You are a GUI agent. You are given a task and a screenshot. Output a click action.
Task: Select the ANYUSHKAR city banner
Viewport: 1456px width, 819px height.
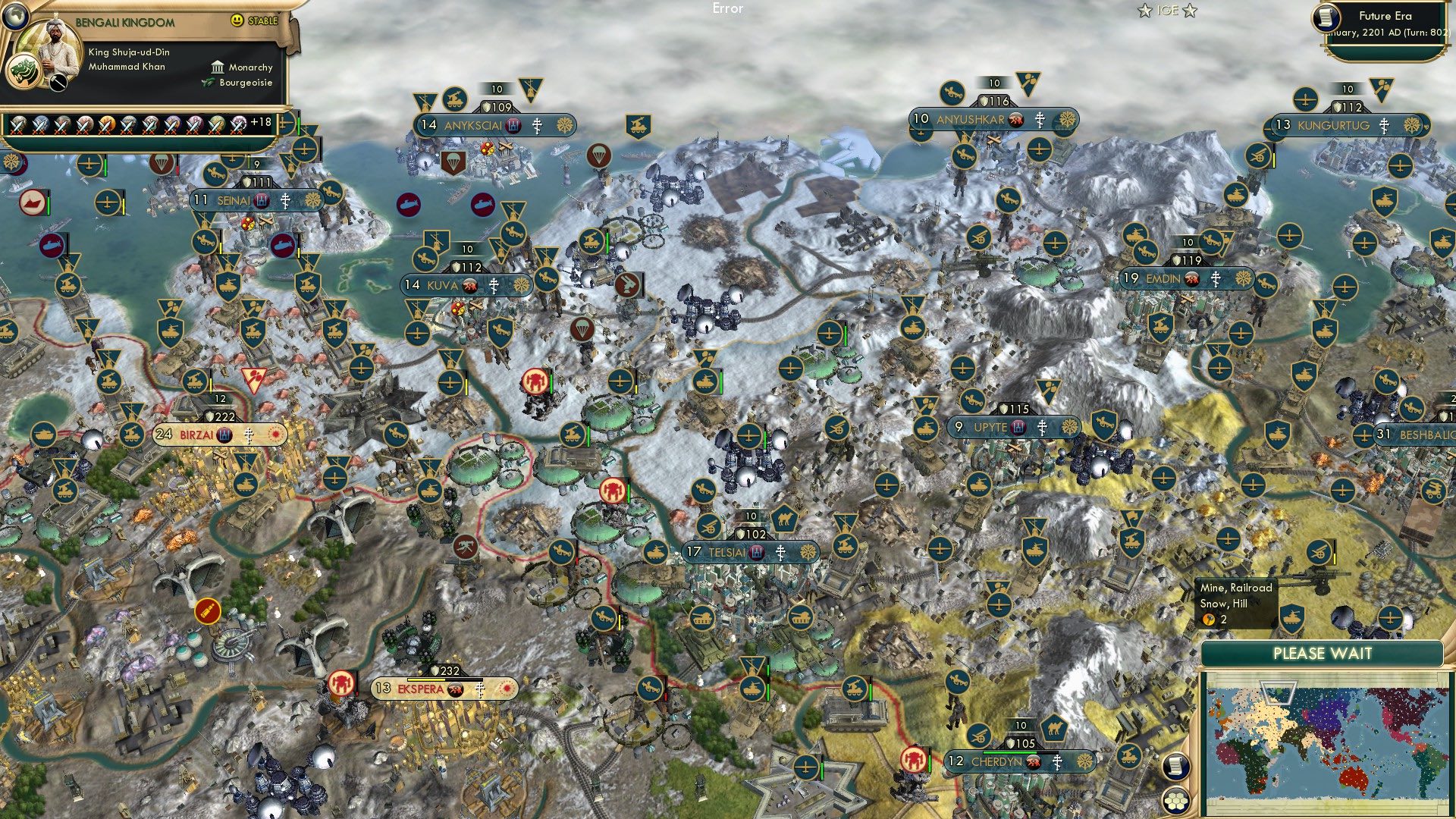(974, 118)
